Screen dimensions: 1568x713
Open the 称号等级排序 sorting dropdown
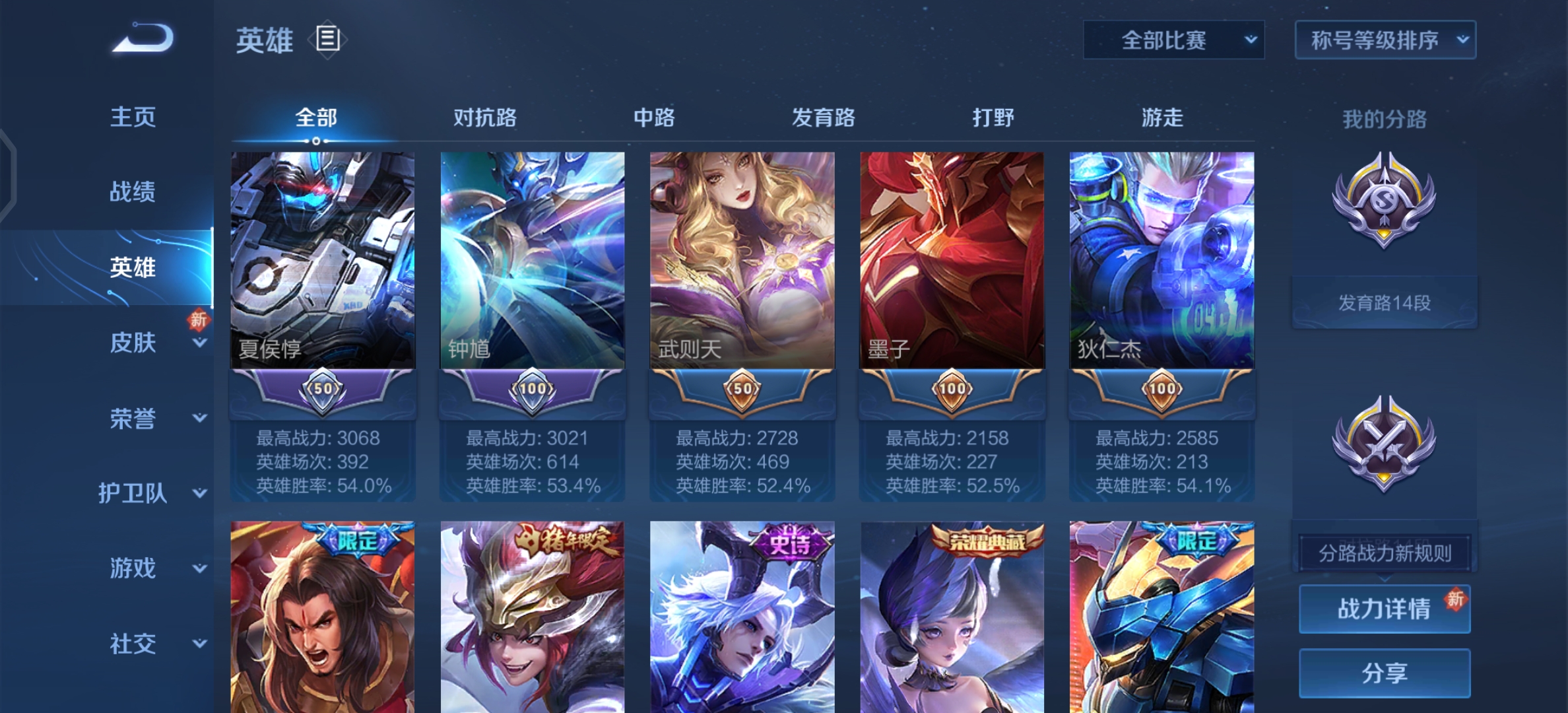click(1385, 40)
